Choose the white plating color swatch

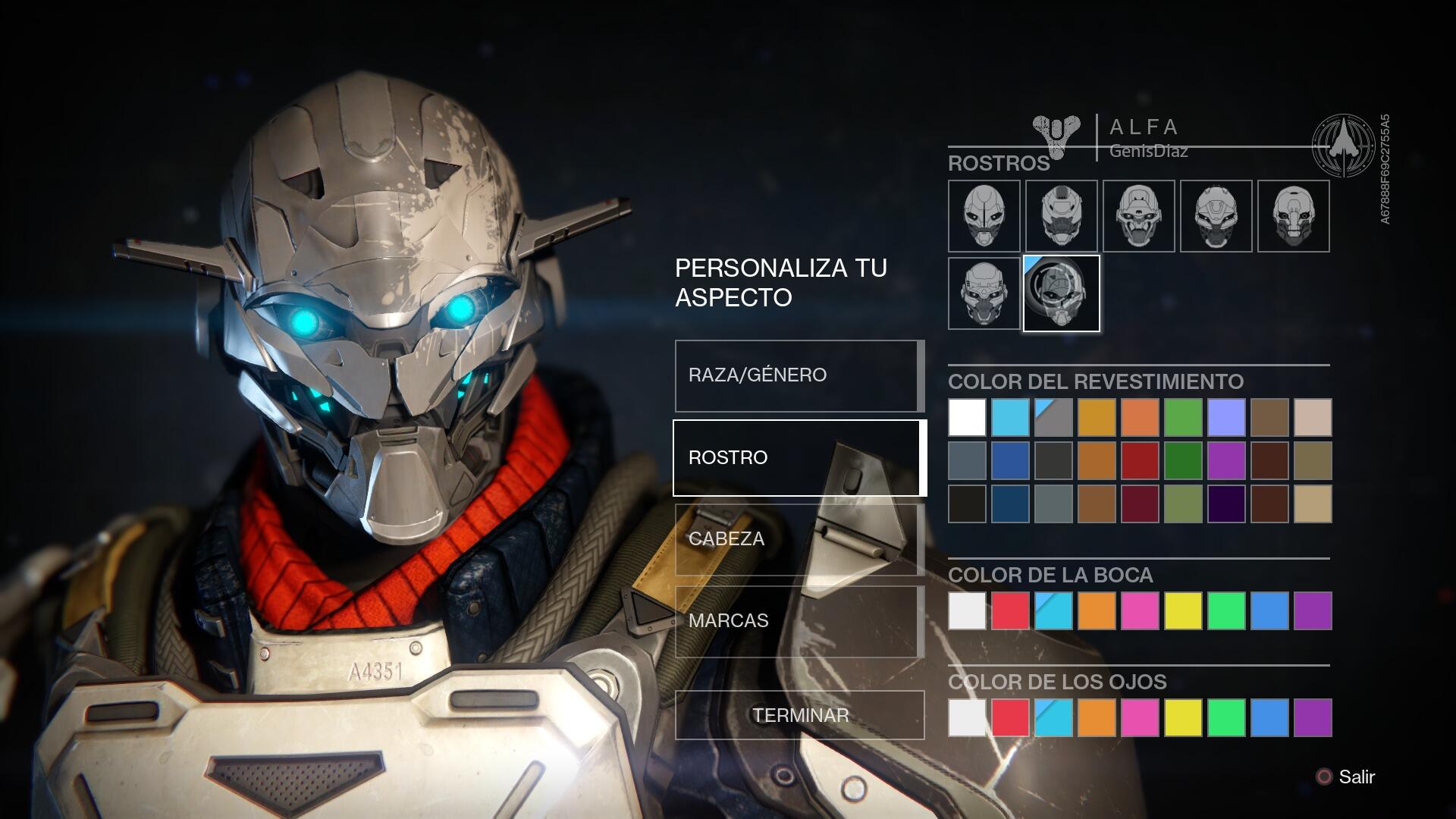(x=967, y=417)
